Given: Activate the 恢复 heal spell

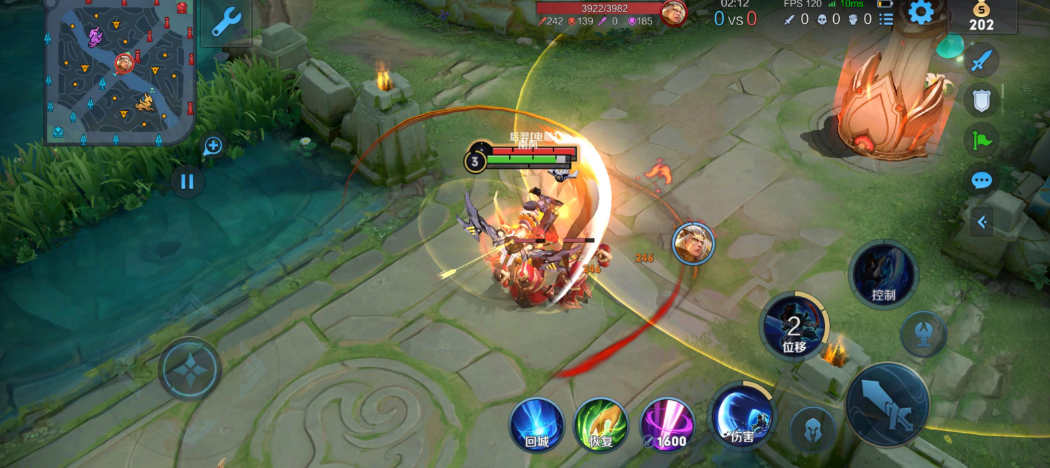Looking at the screenshot, I should (x=601, y=424).
